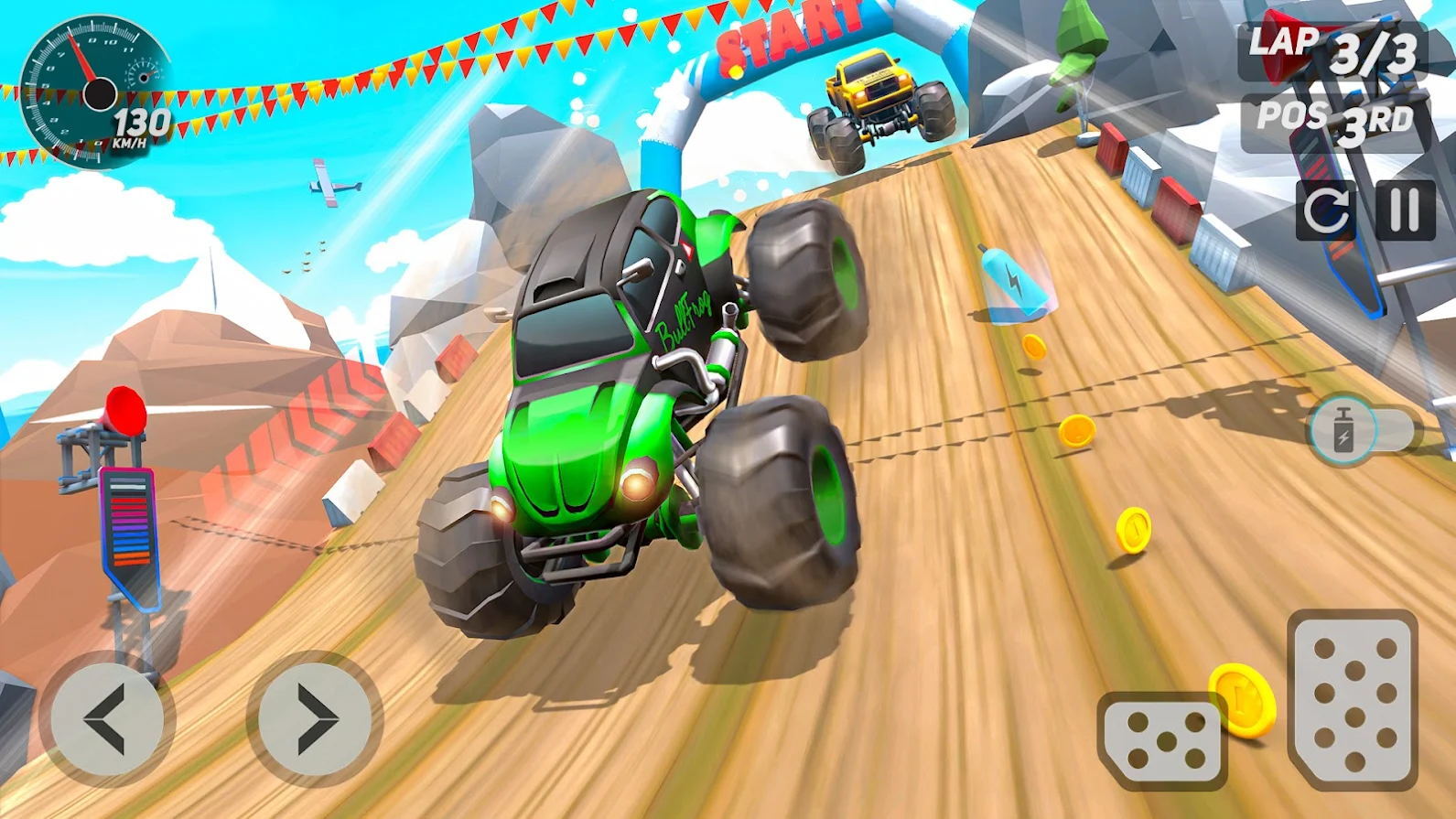The width and height of the screenshot is (1456, 819).
Task: Tap the tall accelerator pedal
Action: [x=1353, y=699]
